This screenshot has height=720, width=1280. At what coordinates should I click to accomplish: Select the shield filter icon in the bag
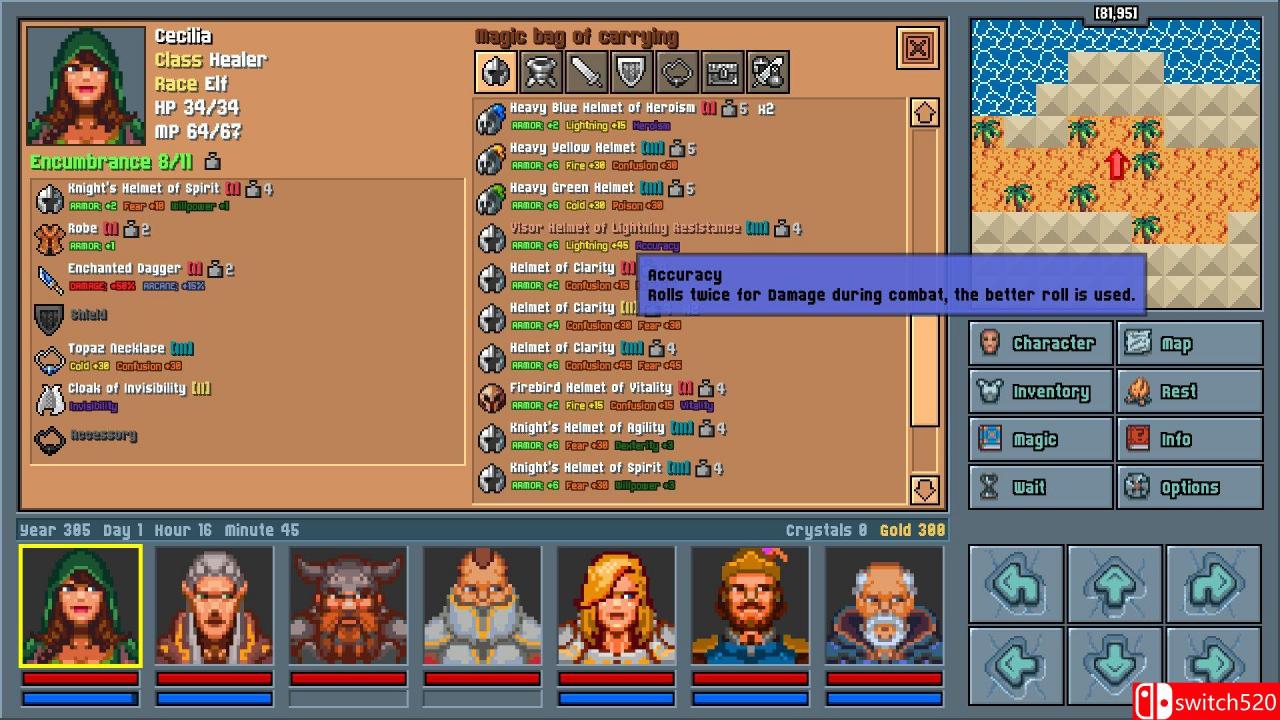pyautogui.click(x=630, y=71)
